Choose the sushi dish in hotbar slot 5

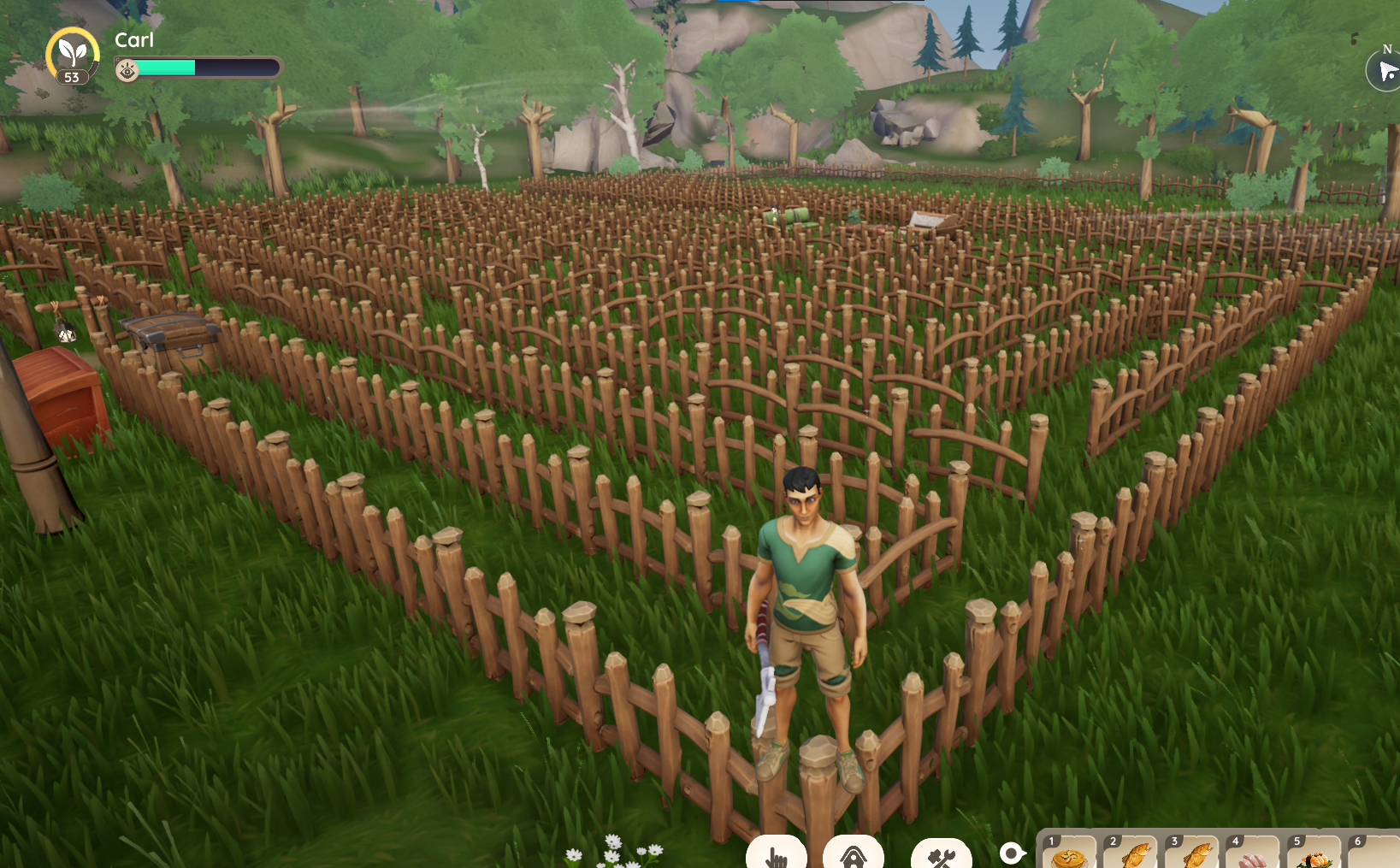coord(1314,855)
